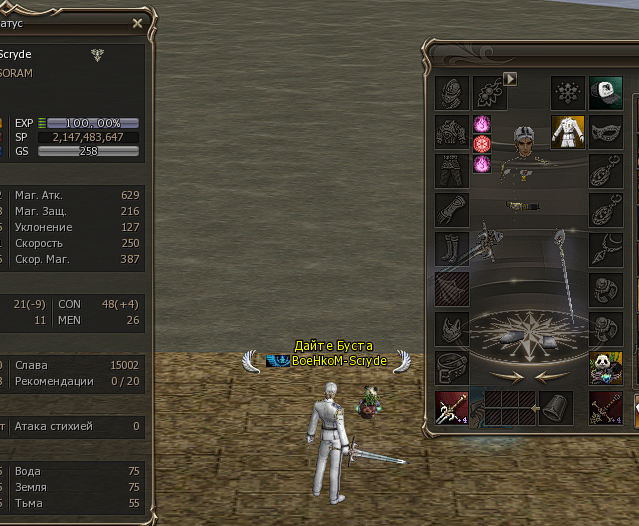Select the empty bracer slot beside the arrow
Image resolution: width=639 pixels, height=526 pixels.
click(556, 408)
